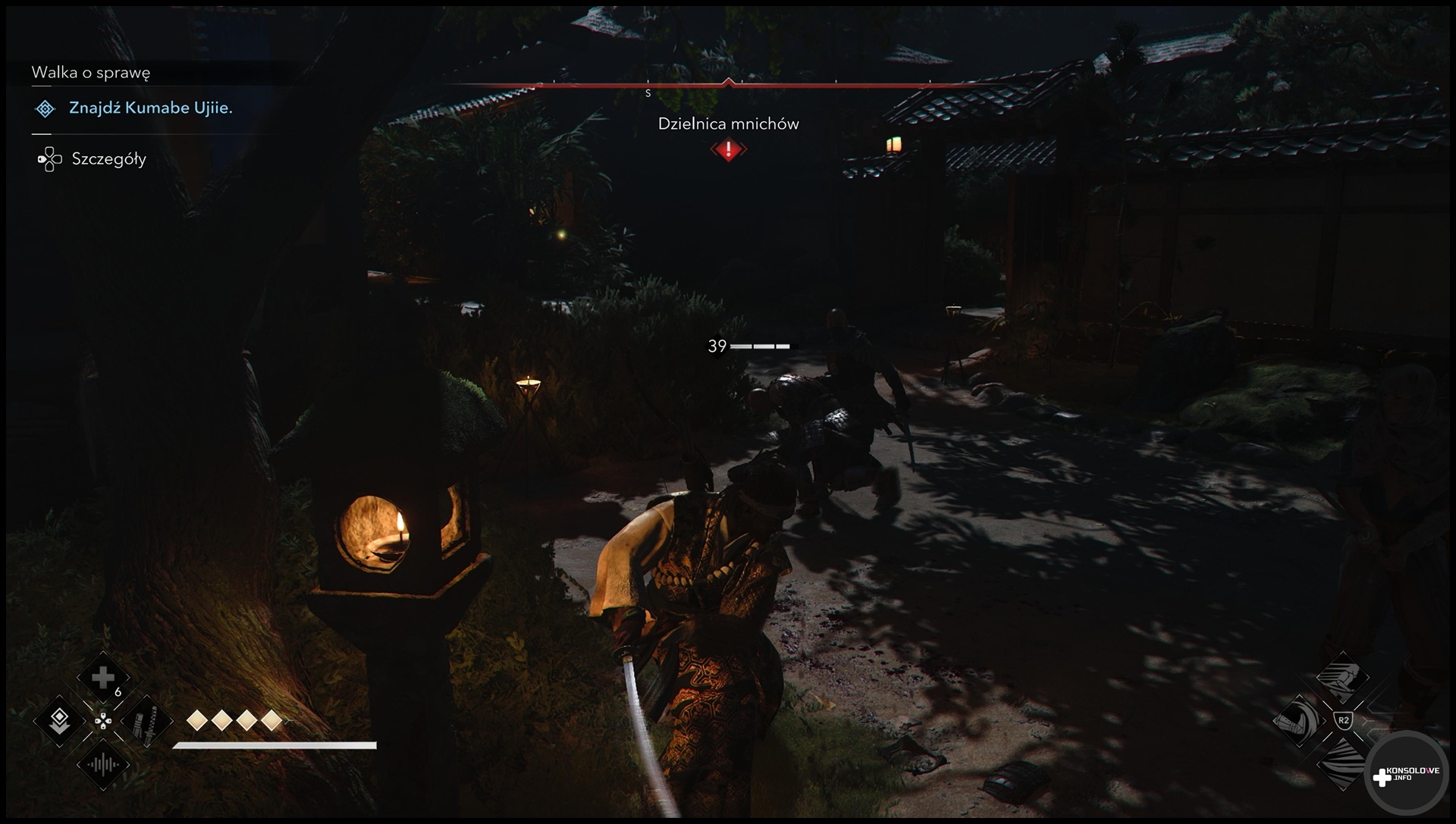1456x824 pixels.
Task: Activate the top ability in the R2 wheel
Action: click(1342, 677)
